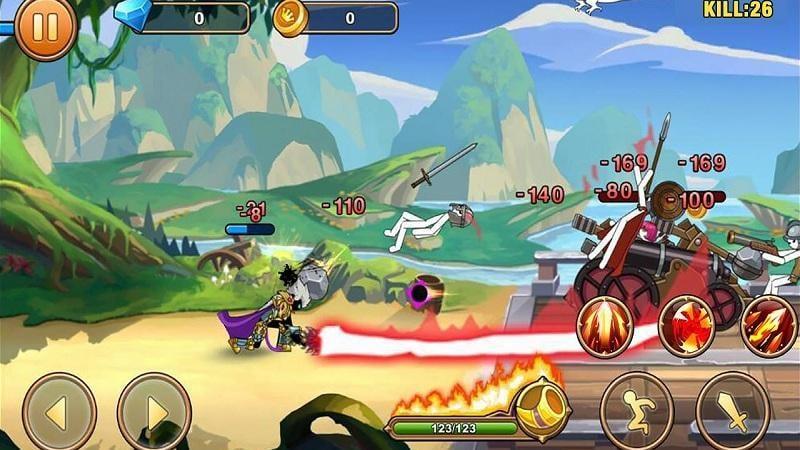
Task: Move left with the left arrow button
Action: pos(59,411)
